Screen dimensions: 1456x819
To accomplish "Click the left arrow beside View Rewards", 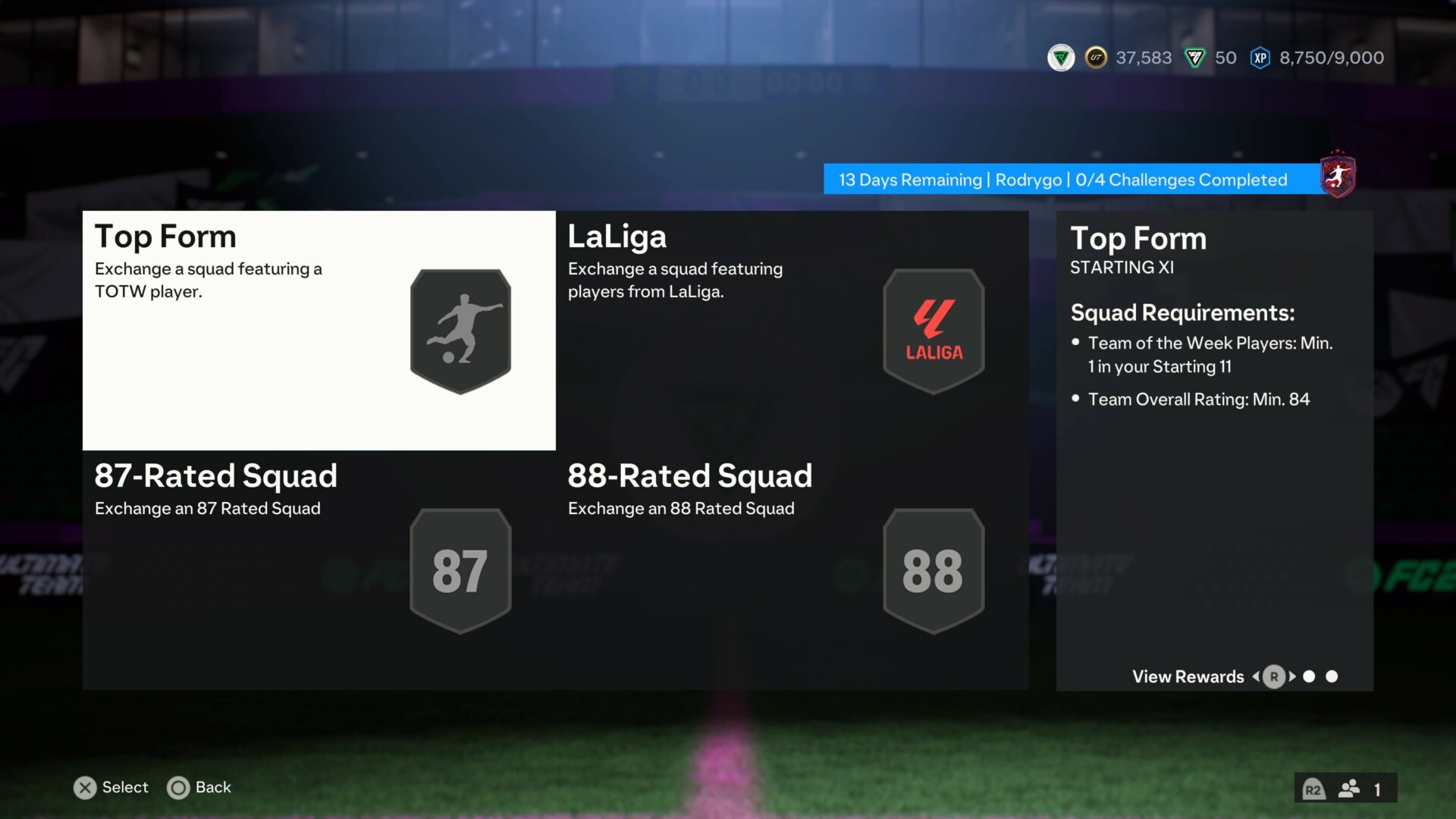I will (x=1256, y=676).
